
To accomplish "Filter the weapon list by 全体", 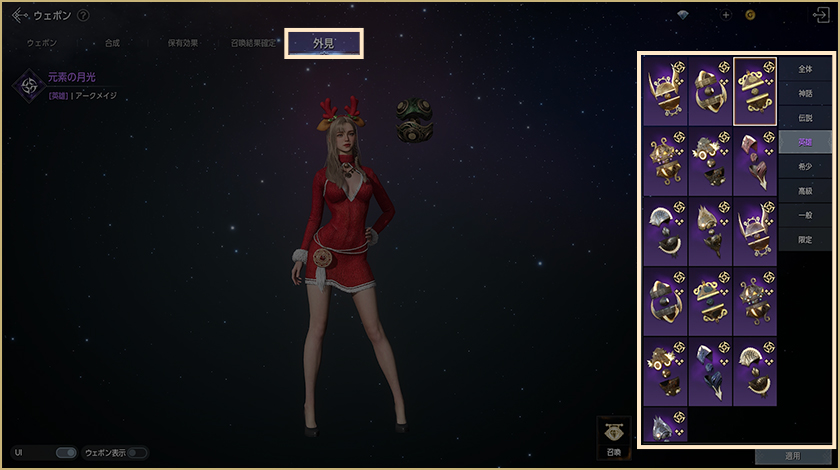I will coord(806,69).
